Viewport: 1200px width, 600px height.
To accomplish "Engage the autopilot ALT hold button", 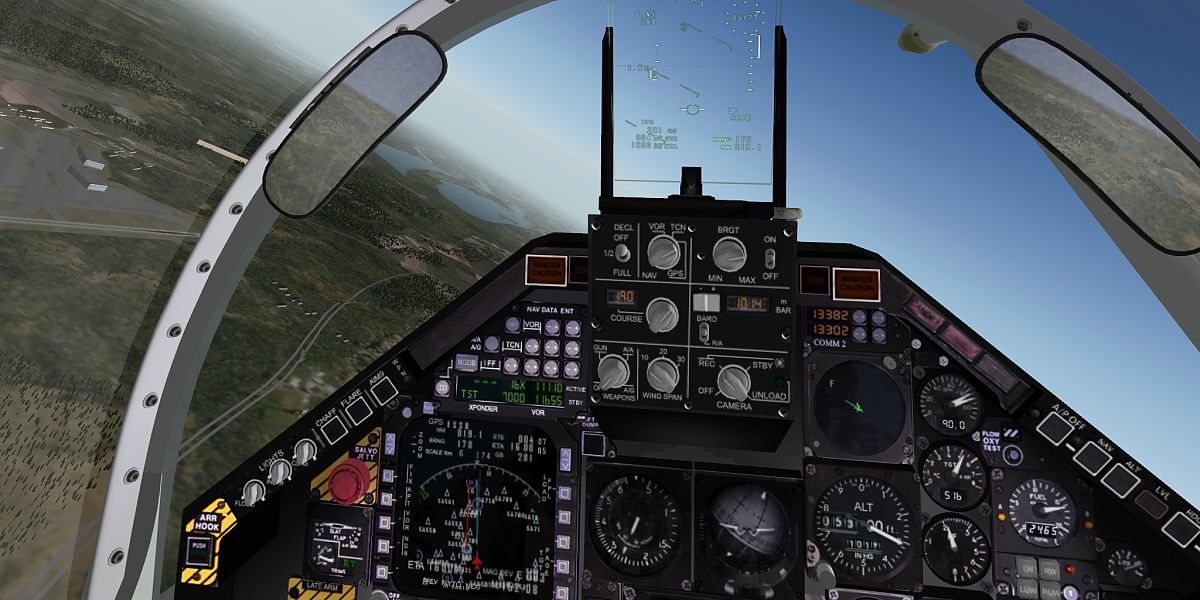I will tap(1120, 480).
